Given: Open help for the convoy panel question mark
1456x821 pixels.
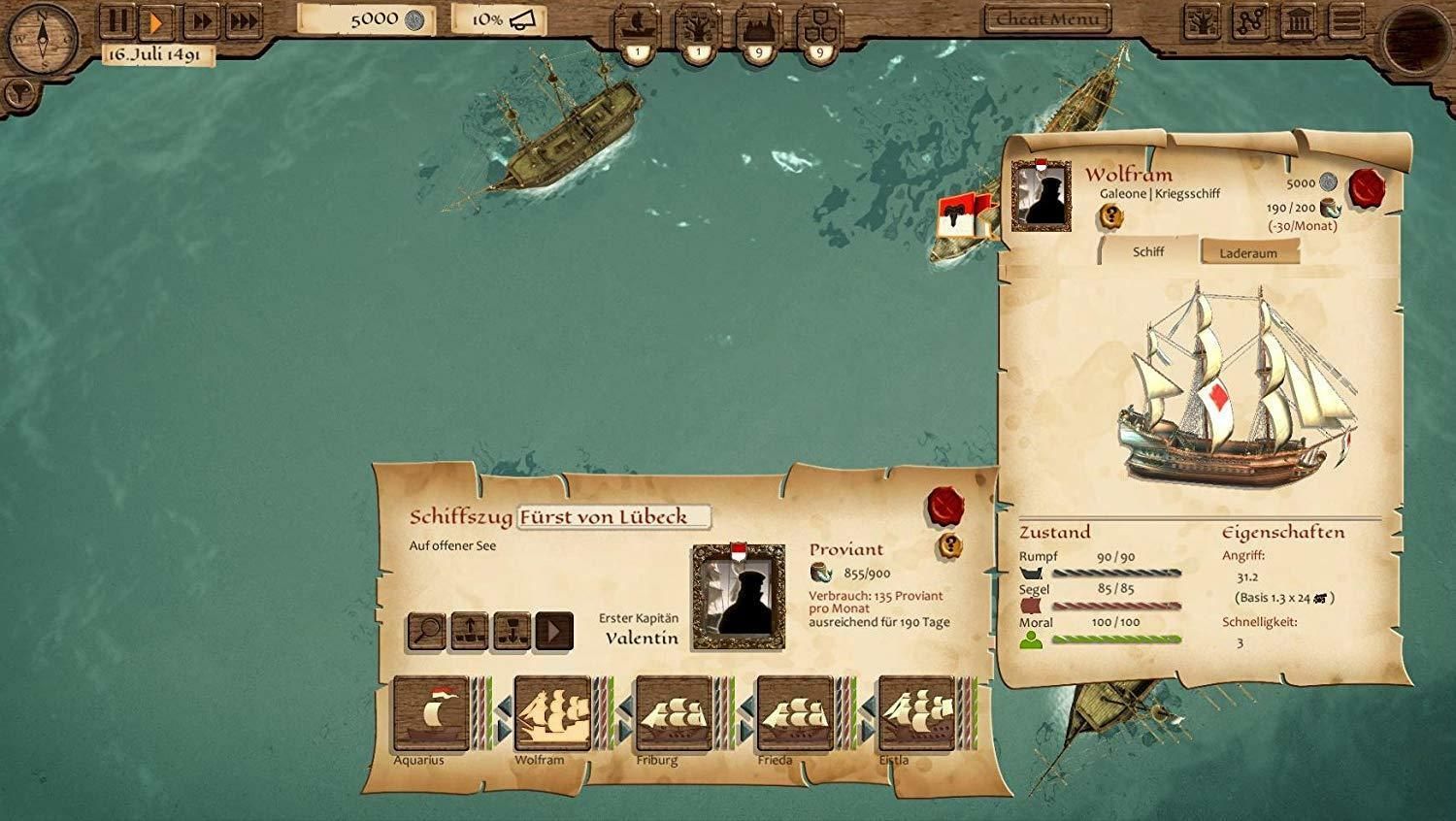Looking at the screenshot, I should point(949,546).
